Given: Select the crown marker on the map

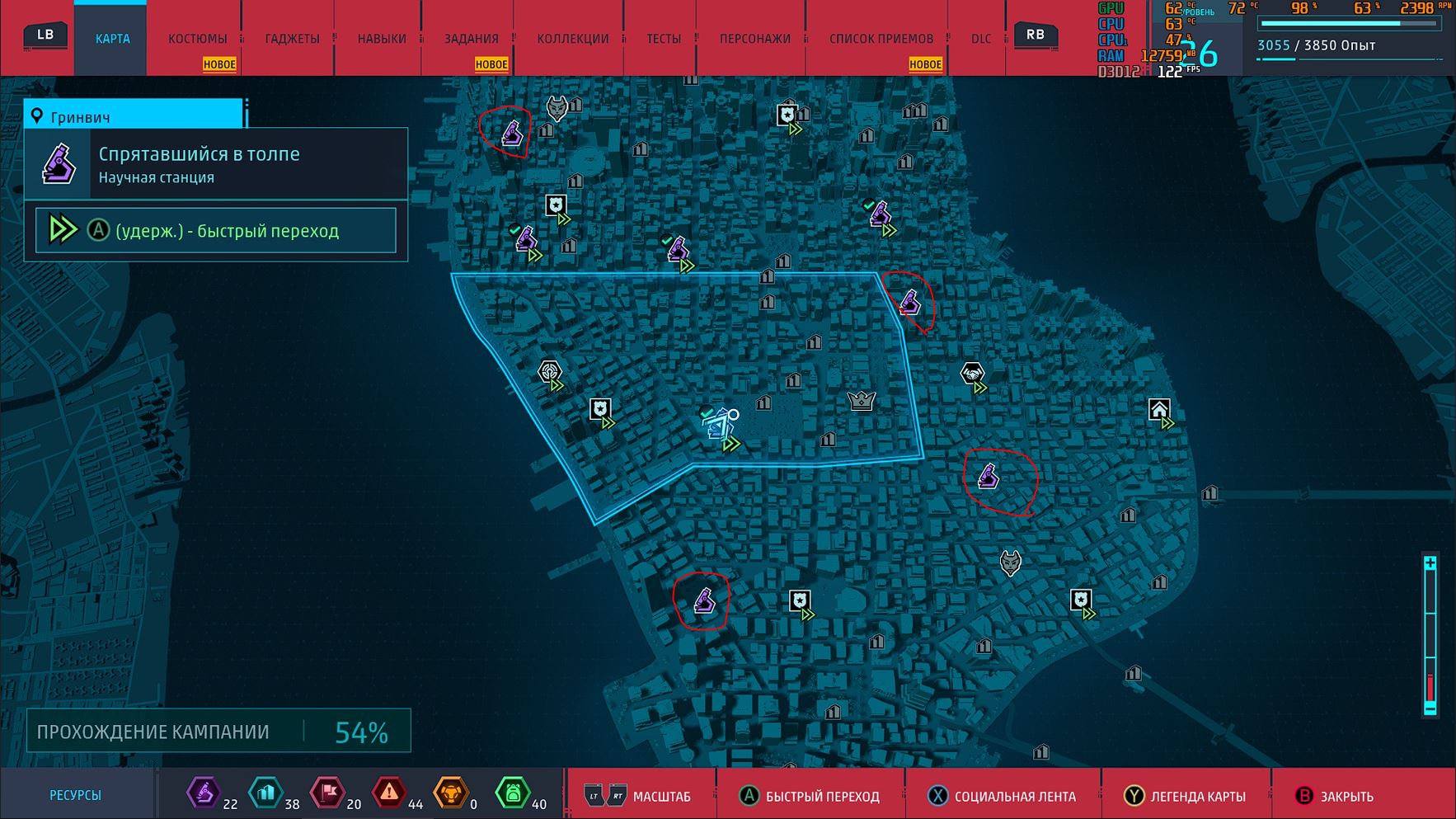Looking at the screenshot, I should point(861,401).
